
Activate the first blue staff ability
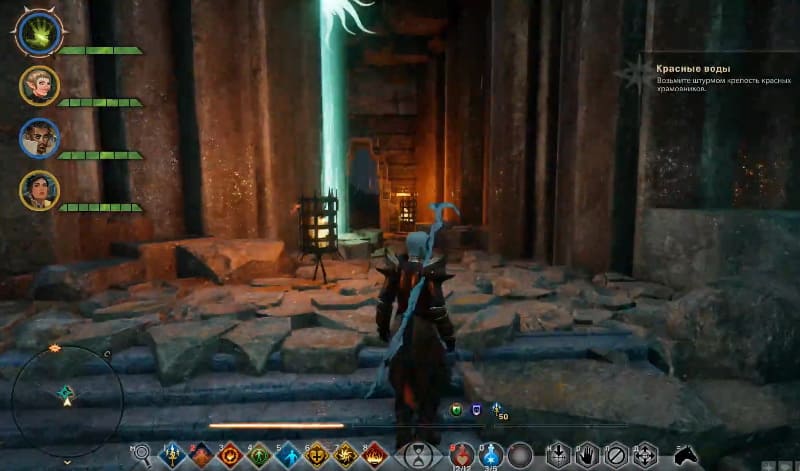click(x=173, y=455)
